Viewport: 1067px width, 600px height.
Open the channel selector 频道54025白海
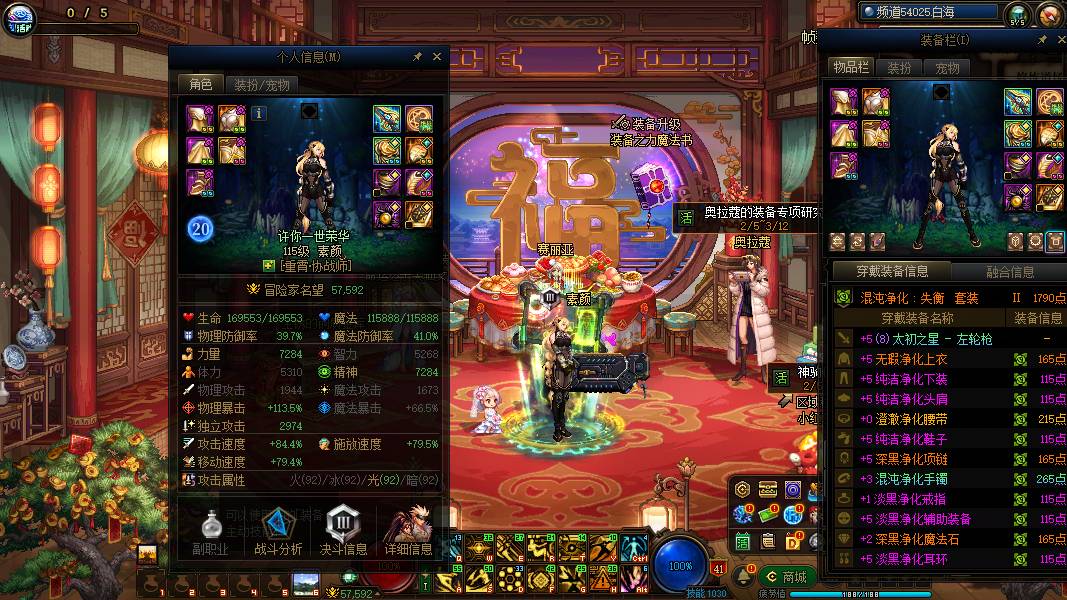pyautogui.click(x=929, y=12)
